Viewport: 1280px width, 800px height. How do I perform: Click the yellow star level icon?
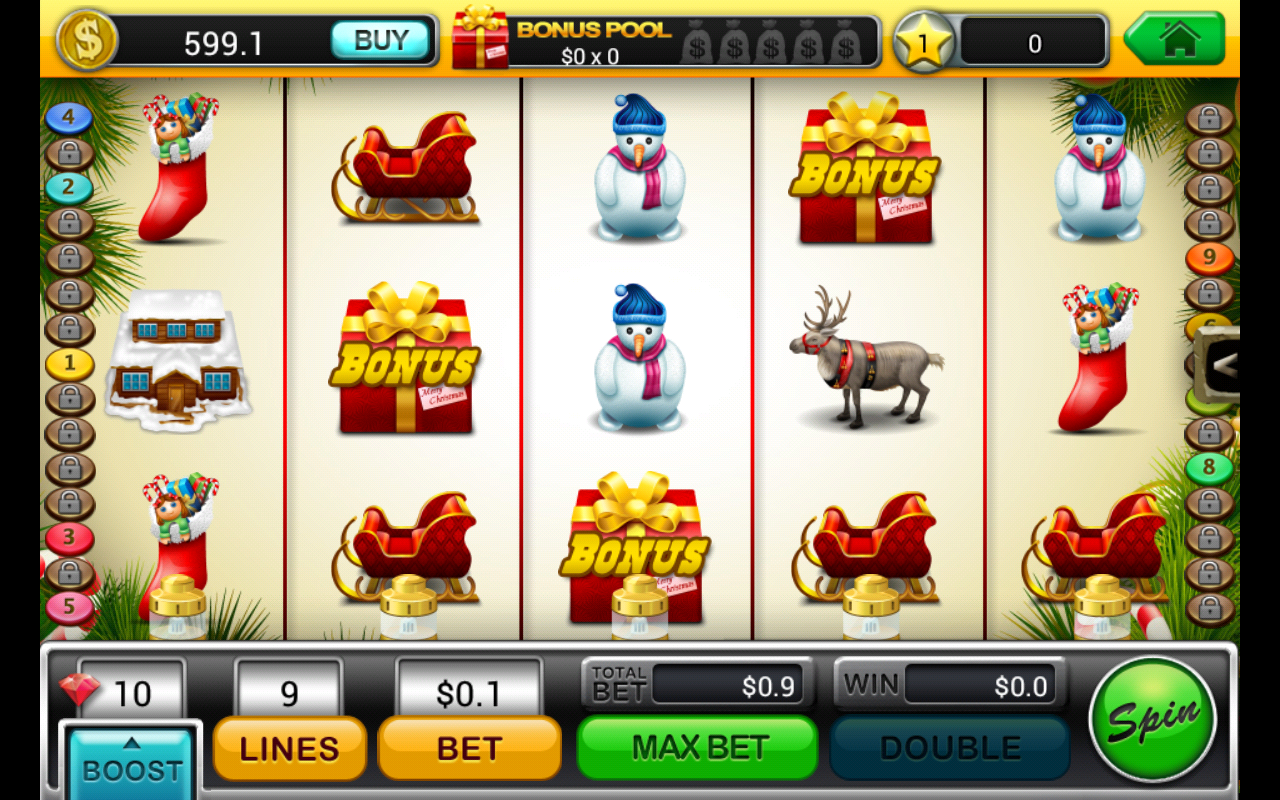(926, 40)
